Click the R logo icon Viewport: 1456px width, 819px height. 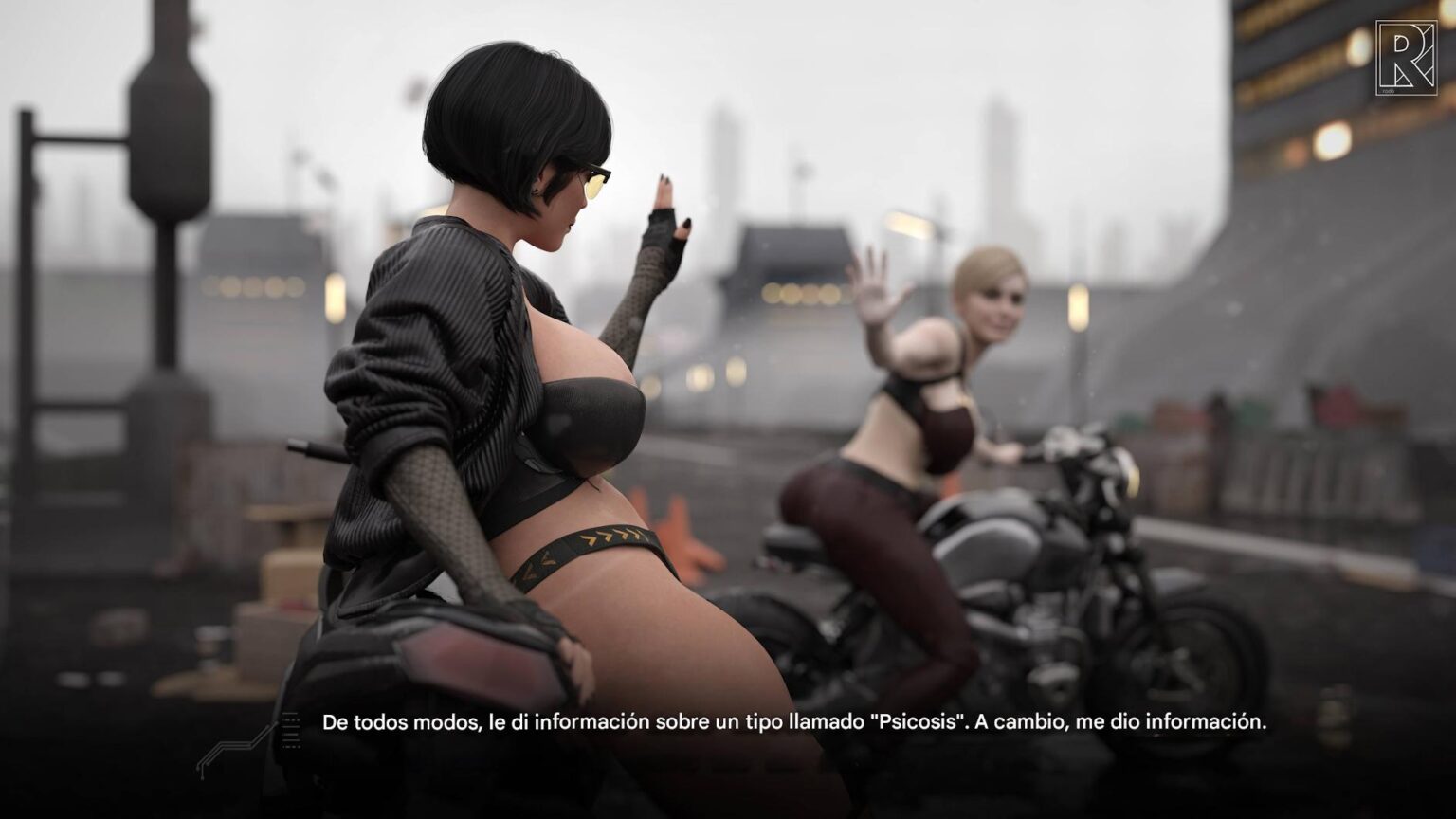1406,58
